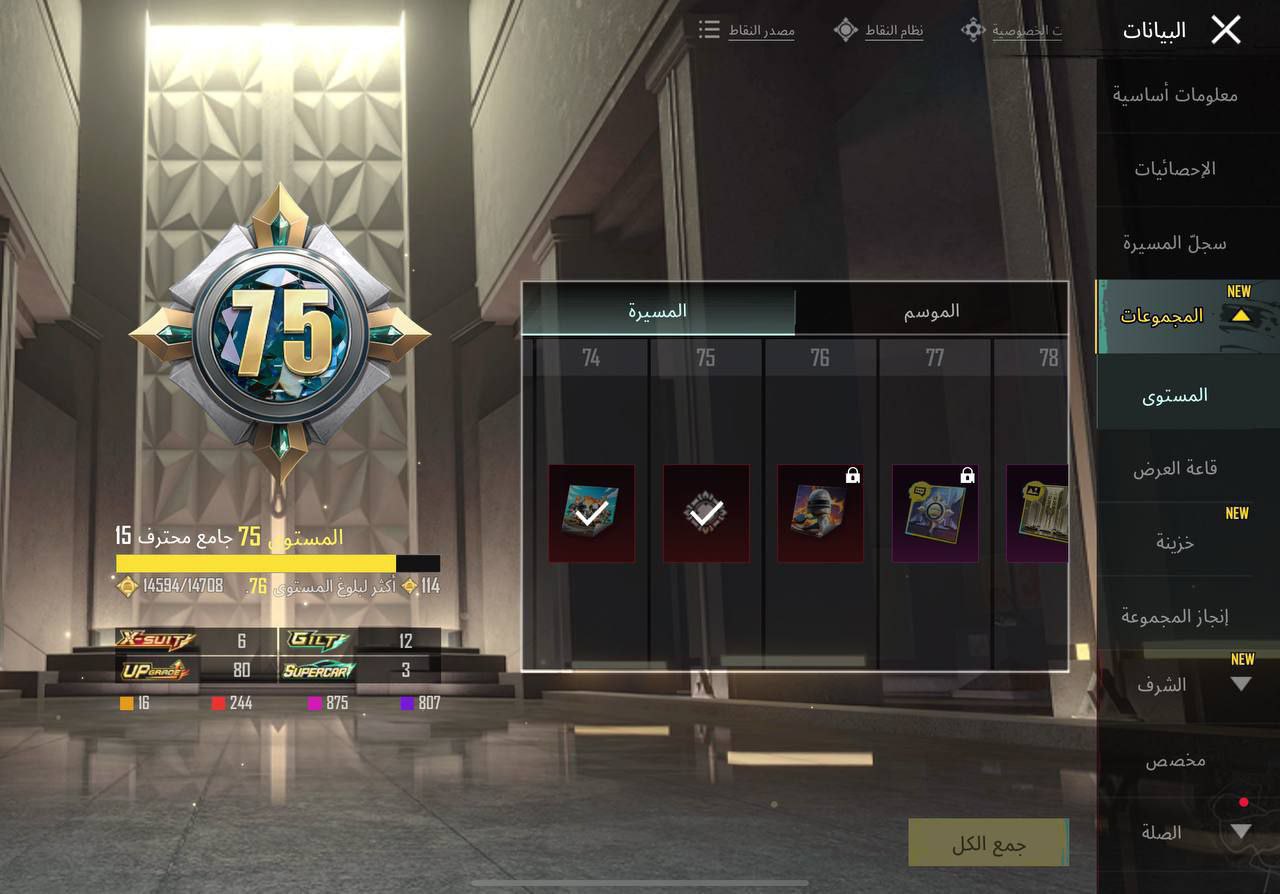This screenshot has height=894, width=1280.
Task: Open مخصص menu entry
Action: tap(1175, 760)
